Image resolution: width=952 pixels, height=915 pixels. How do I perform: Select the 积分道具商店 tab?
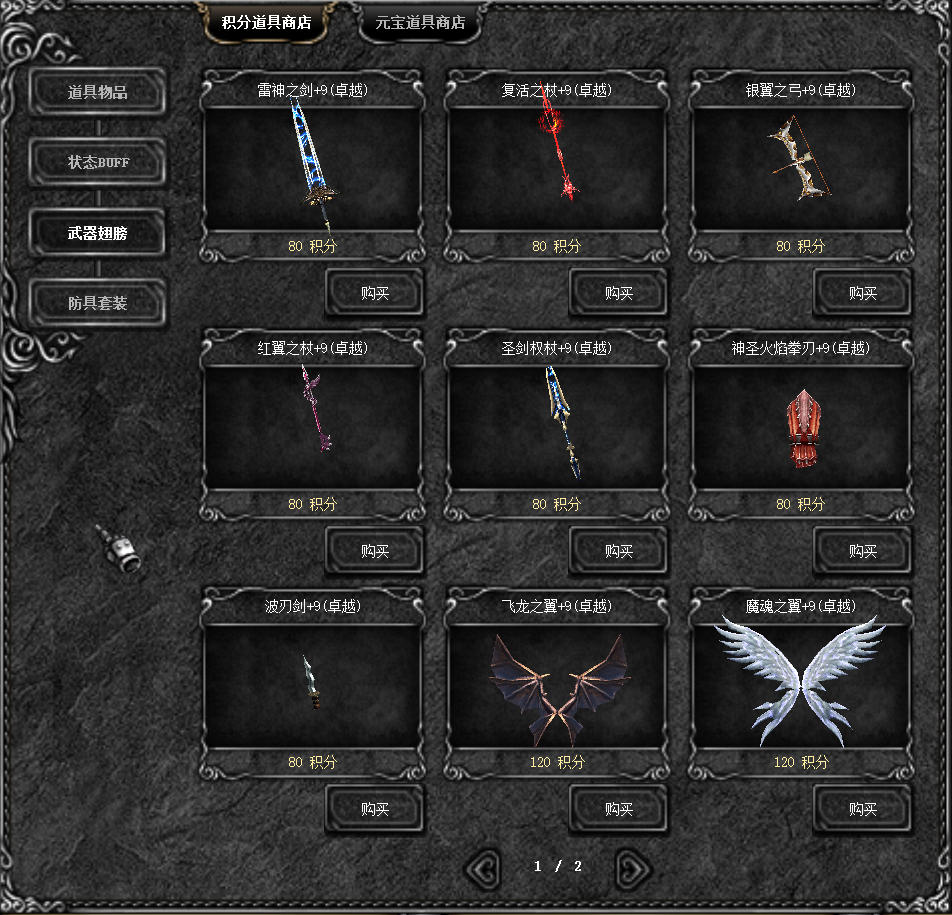pyautogui.click(x=266, y=23)
